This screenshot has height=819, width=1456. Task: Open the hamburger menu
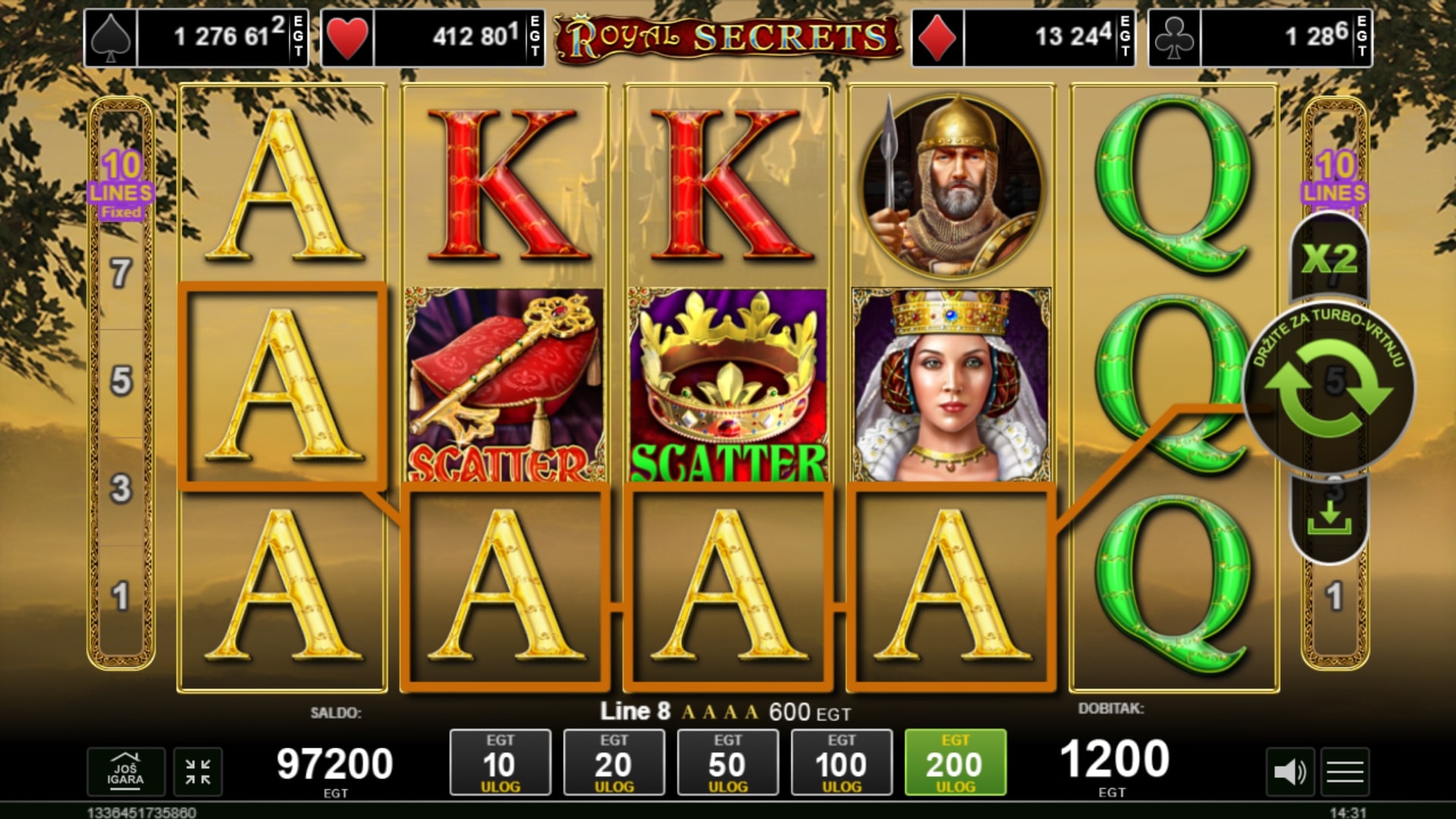[x=1345, y=772]
